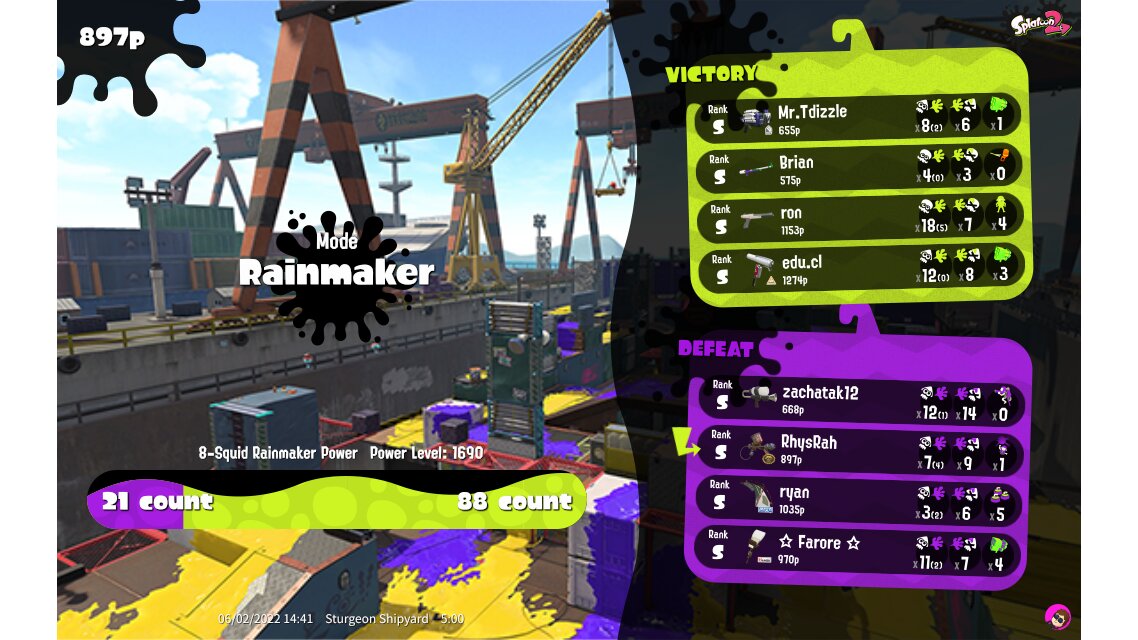The width and height of the screenshot is (1138, 640).
Task: View edu.cl's result row
Action: click(x=858, y=268)
